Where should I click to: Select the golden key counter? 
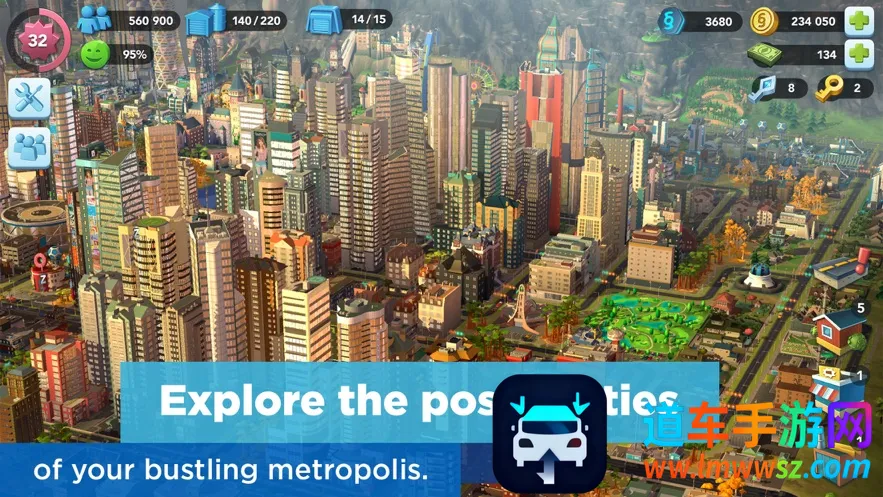832,88
